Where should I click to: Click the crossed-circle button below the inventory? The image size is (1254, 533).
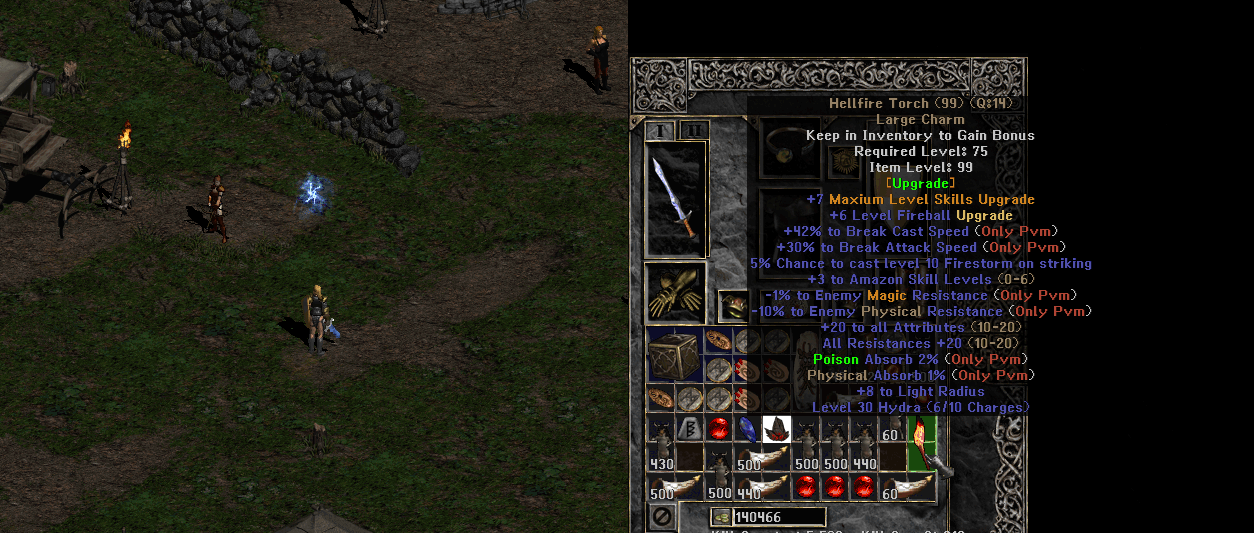tap(661, 517)
